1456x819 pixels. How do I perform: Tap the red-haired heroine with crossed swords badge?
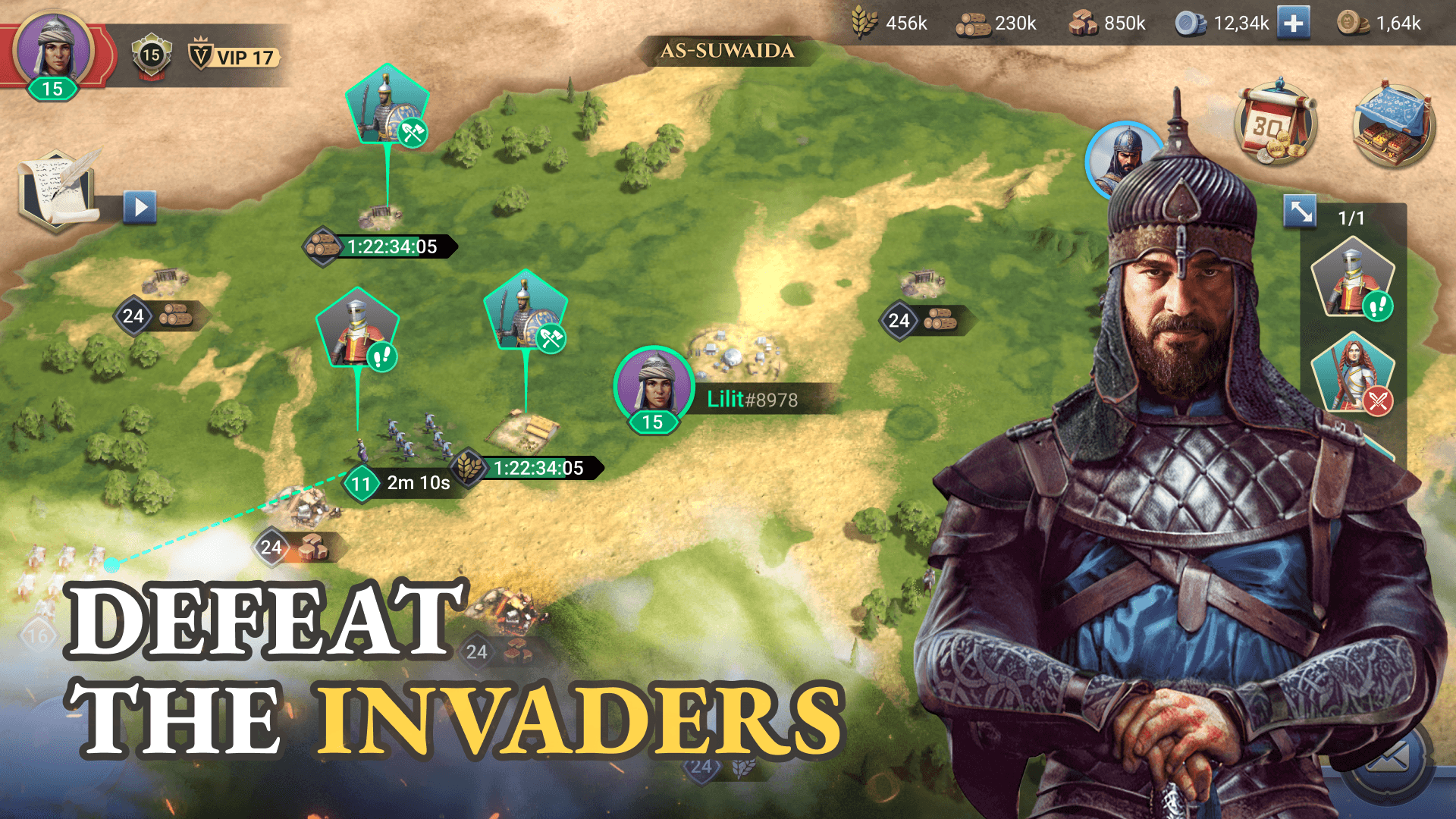coord(1354,371)
